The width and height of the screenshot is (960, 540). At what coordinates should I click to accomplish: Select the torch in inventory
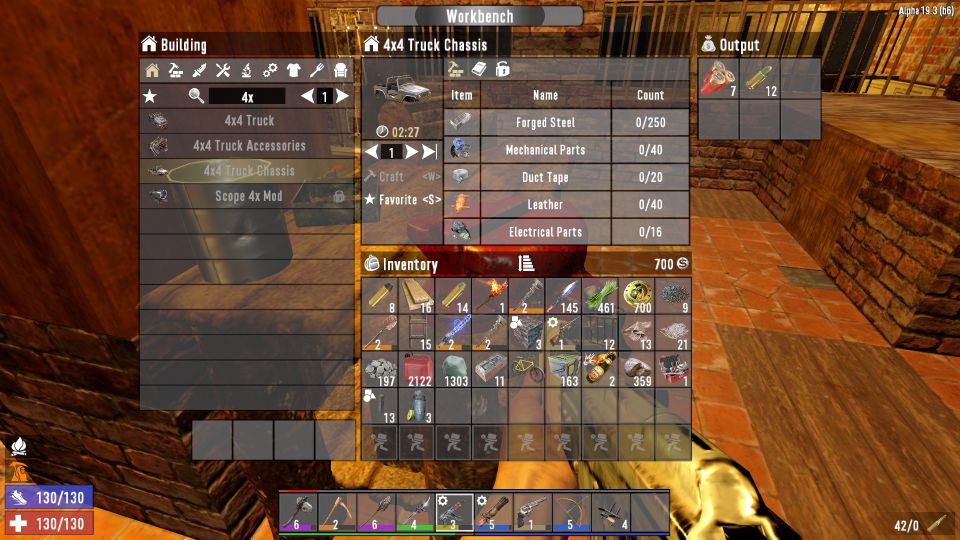pos(491,295)
